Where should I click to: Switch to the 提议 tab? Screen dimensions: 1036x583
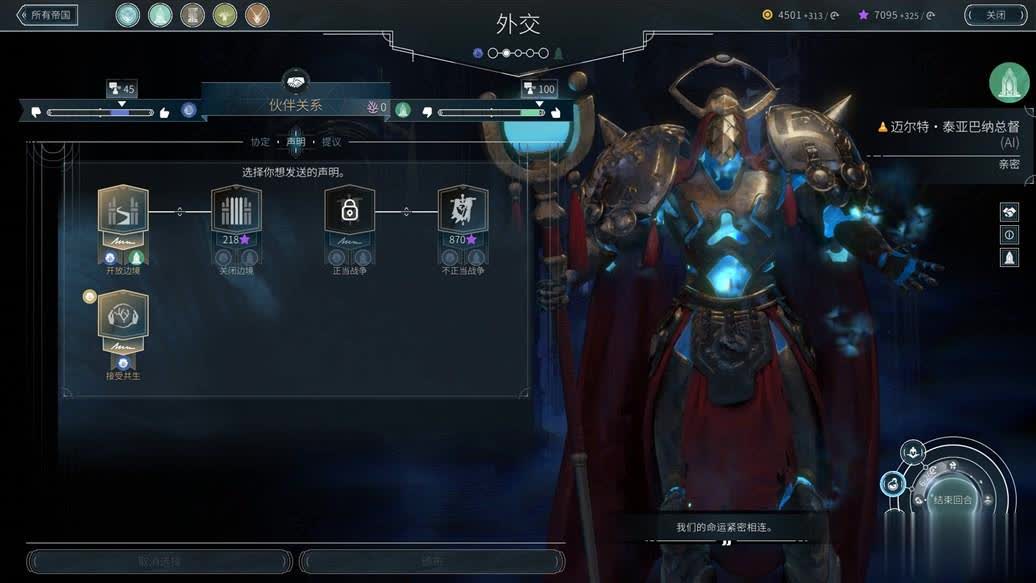click(331, 142)
